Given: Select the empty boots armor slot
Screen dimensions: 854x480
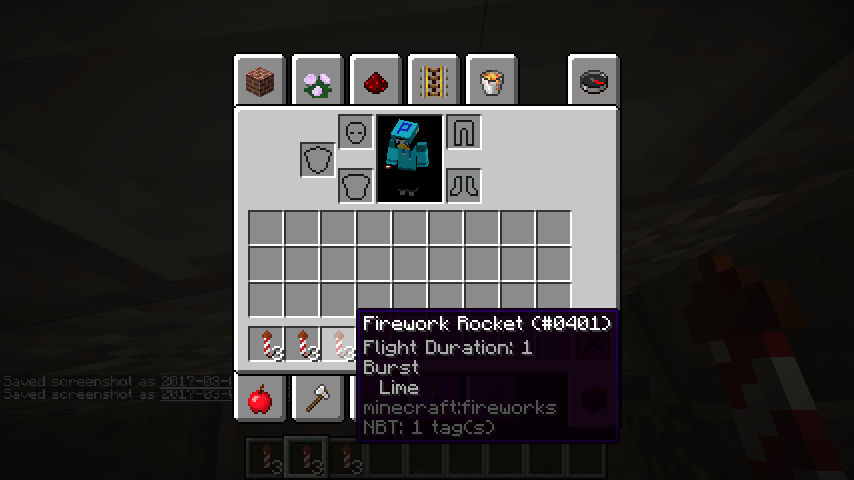Looking at the screenshot, I should pos(463,185).
